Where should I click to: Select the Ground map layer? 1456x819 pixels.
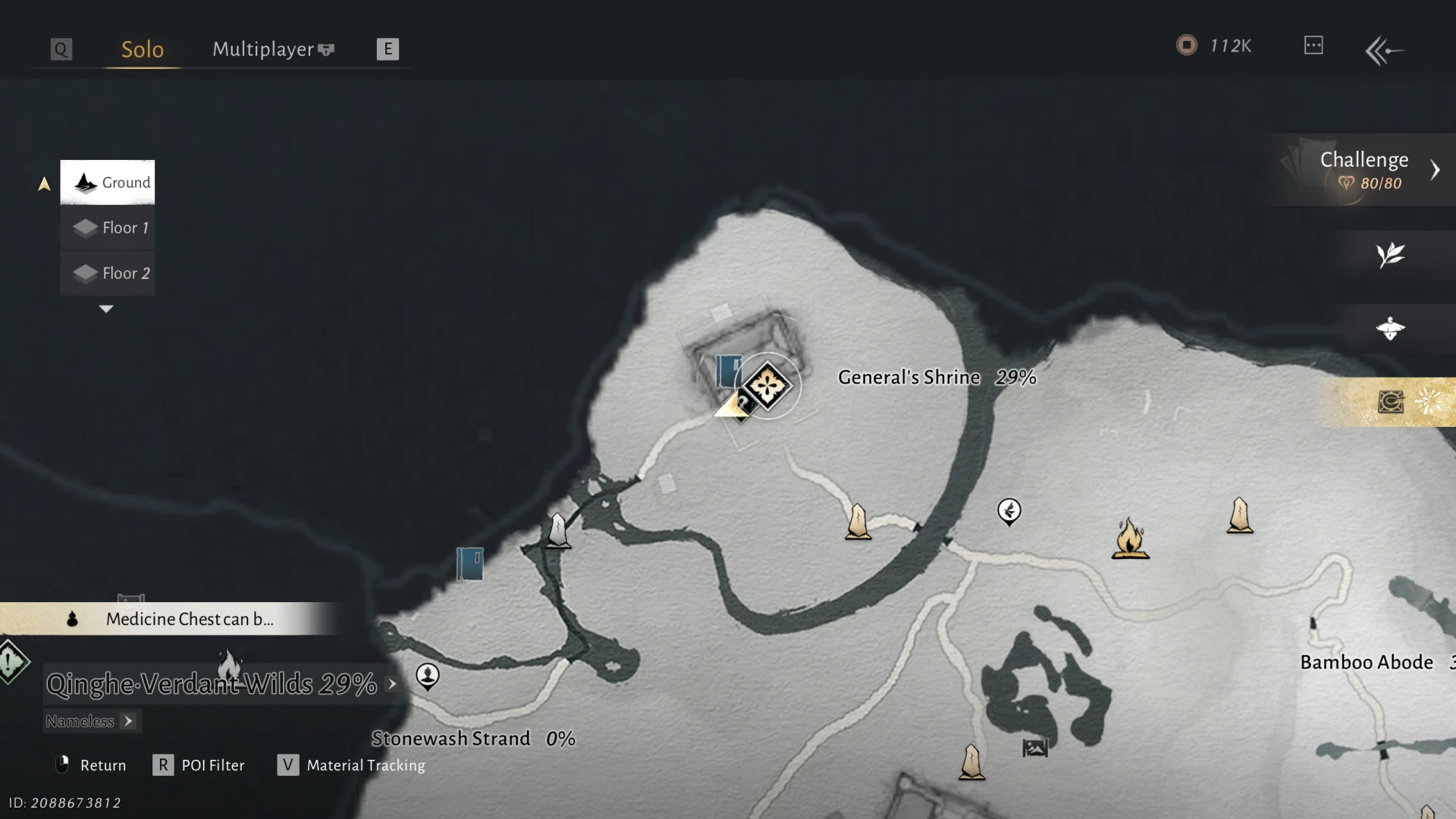pyautogui.click(x=108, y=182)
